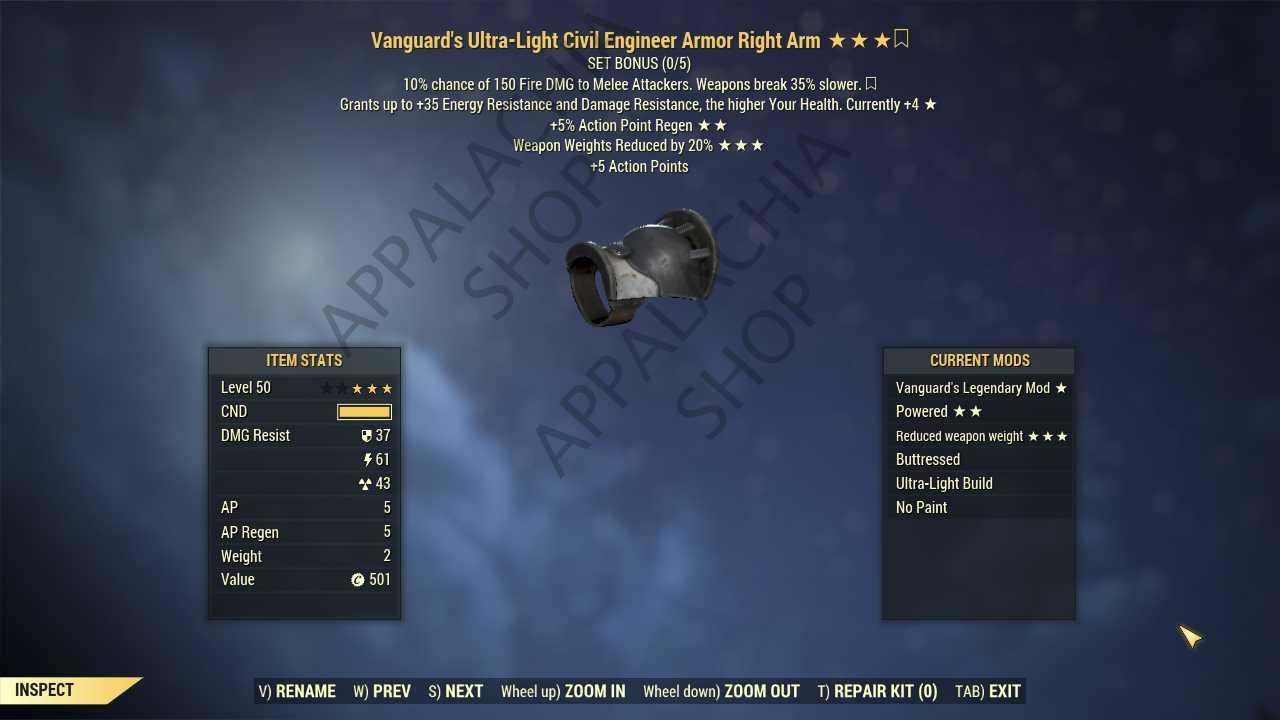Image resolution: width=1280 pixels, height=720 pixels.
Task: Choose ZOOM OUT in the bottom bar
Action: [721, 691]
